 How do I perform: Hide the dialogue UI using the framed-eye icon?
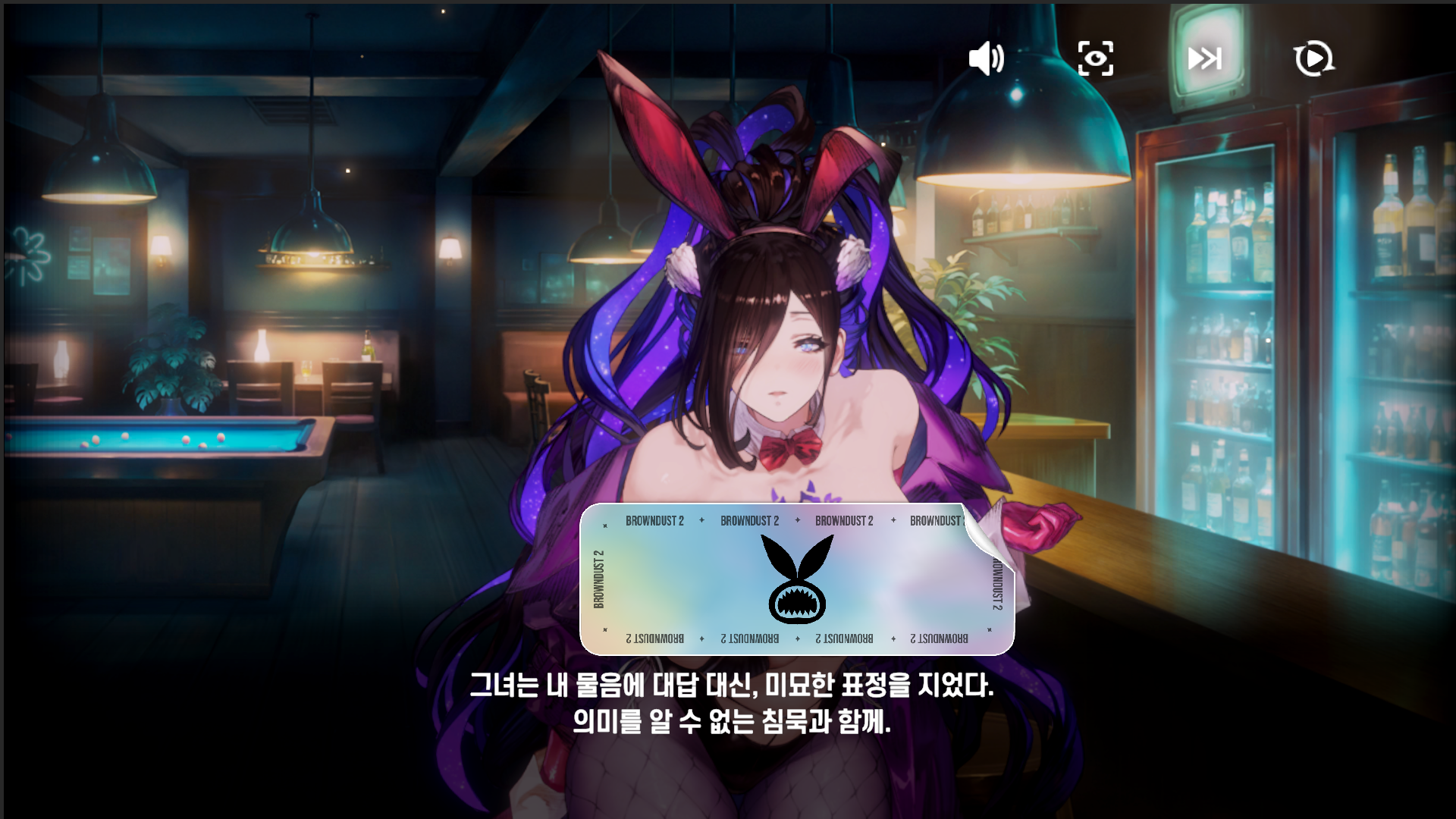(x=1096, y=58)
